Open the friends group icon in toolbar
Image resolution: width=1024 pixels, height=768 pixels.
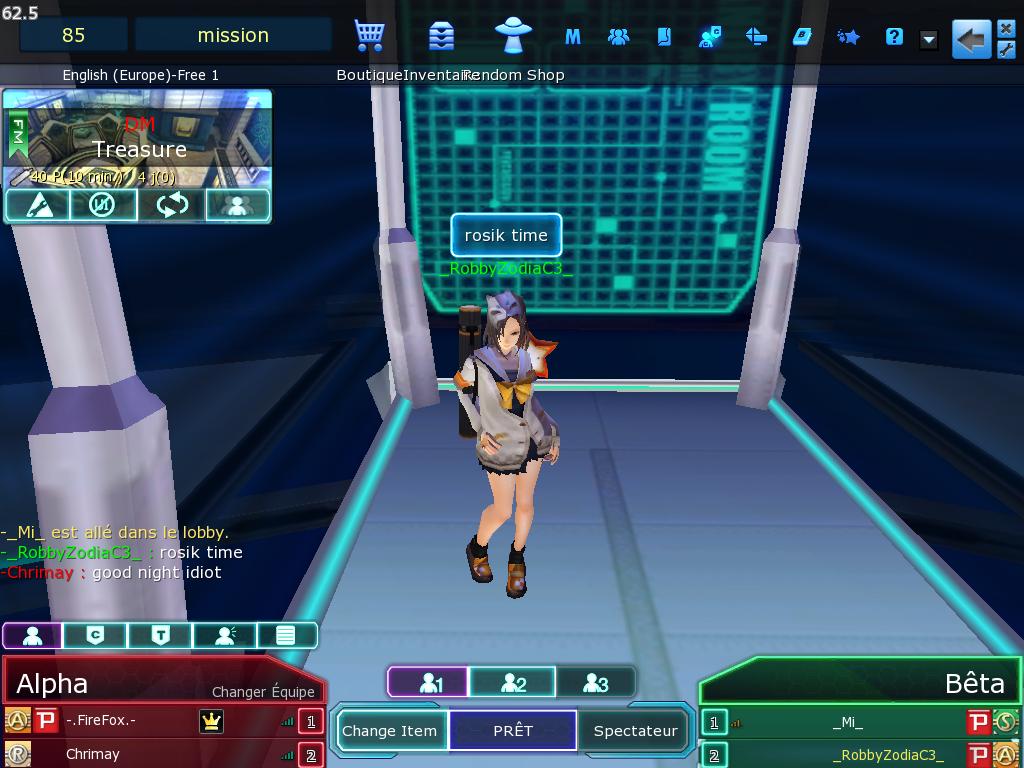tap(619, 37)
